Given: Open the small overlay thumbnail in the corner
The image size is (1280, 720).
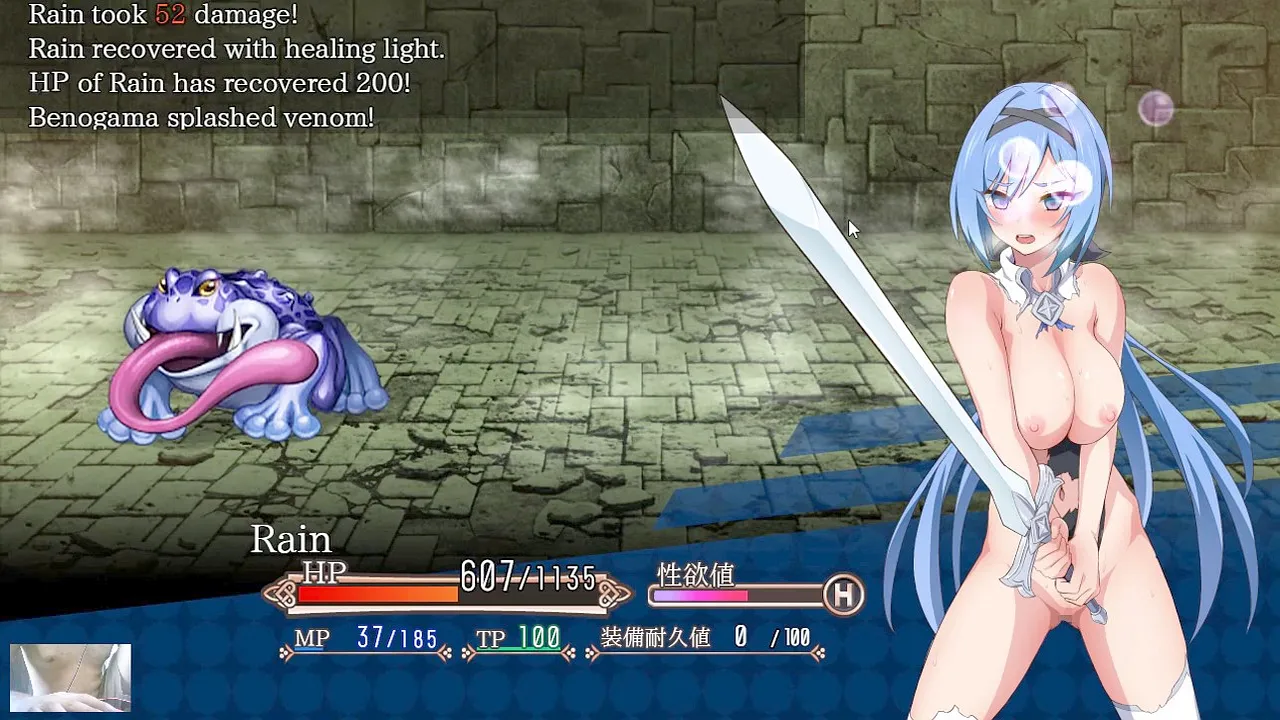Looking at the screenshot, I should coord(70,677).
